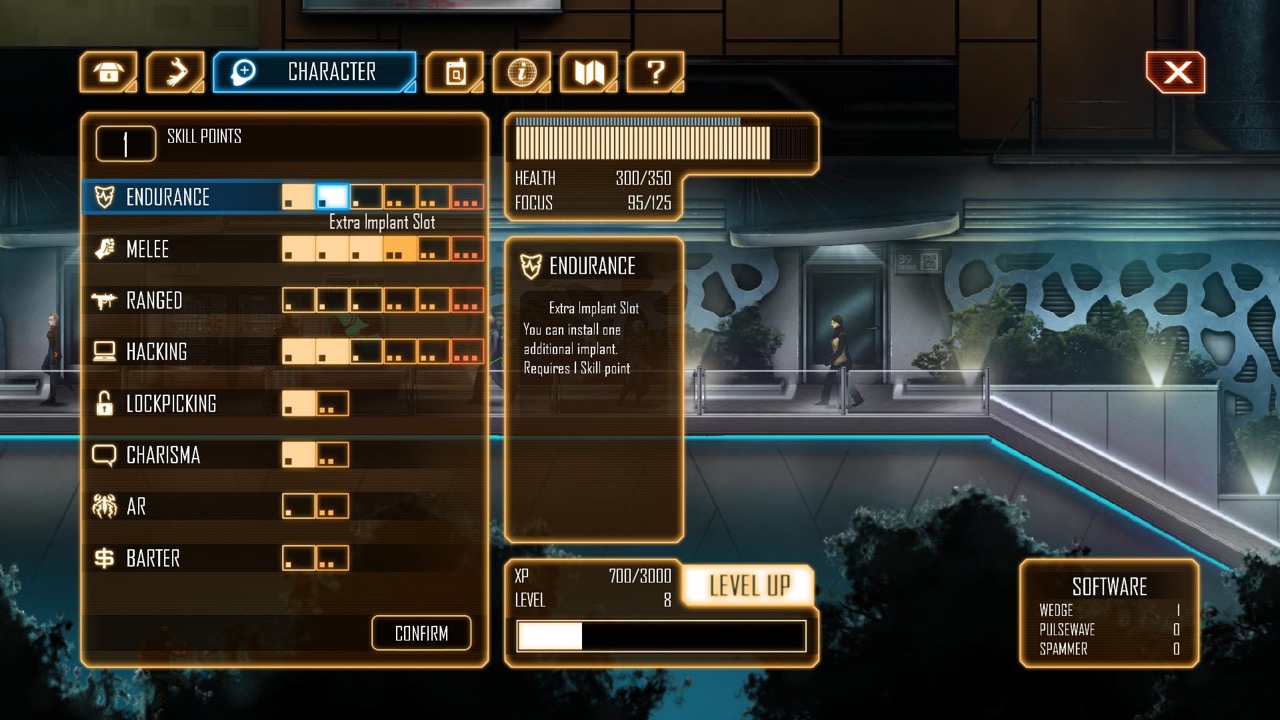The width and height of the screenshot is (1280, 720).
Task: Open the folded map tab
Action: [588, 72]
